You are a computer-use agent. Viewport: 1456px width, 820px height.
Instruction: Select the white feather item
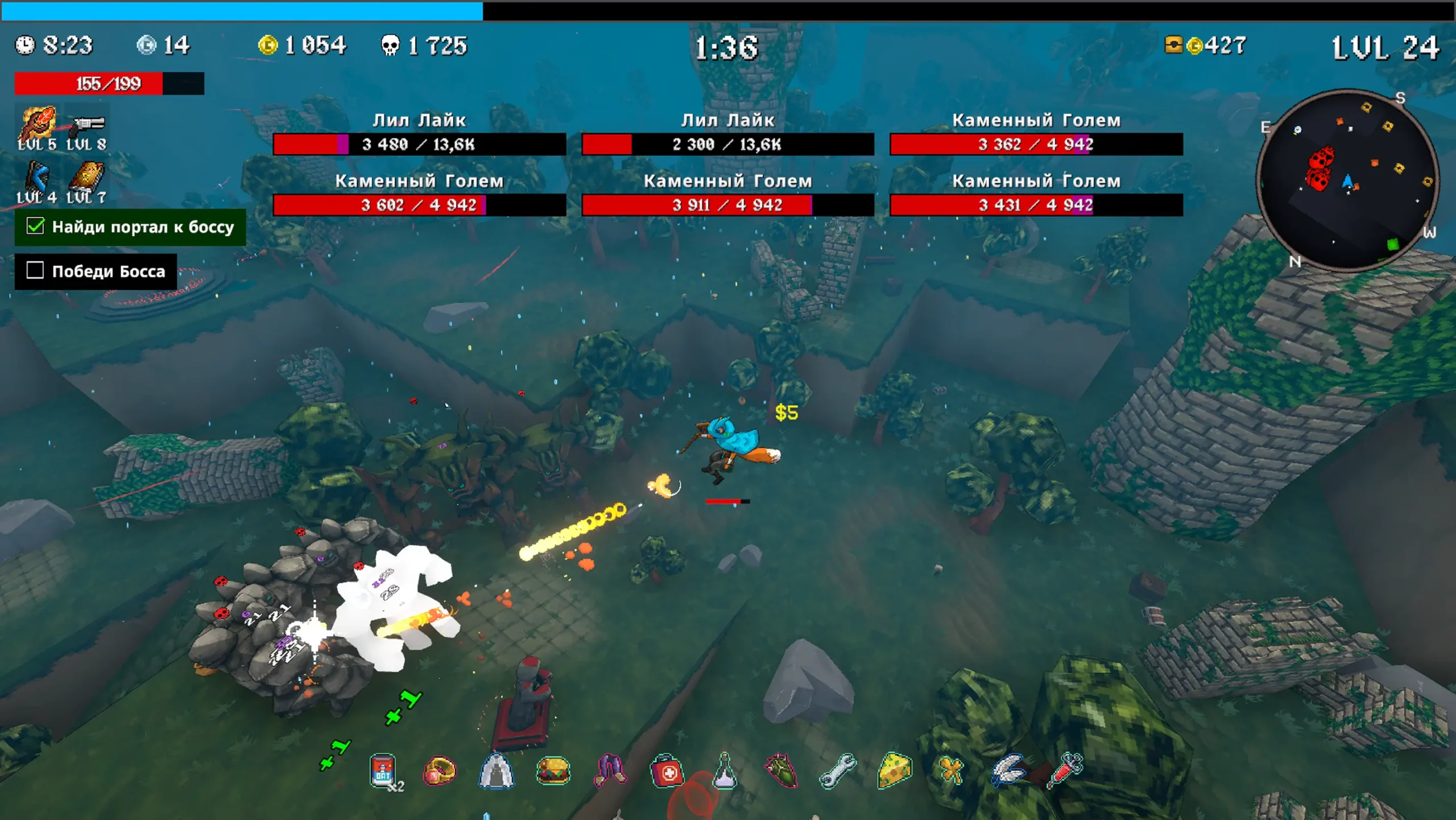tap(1008, 772)
